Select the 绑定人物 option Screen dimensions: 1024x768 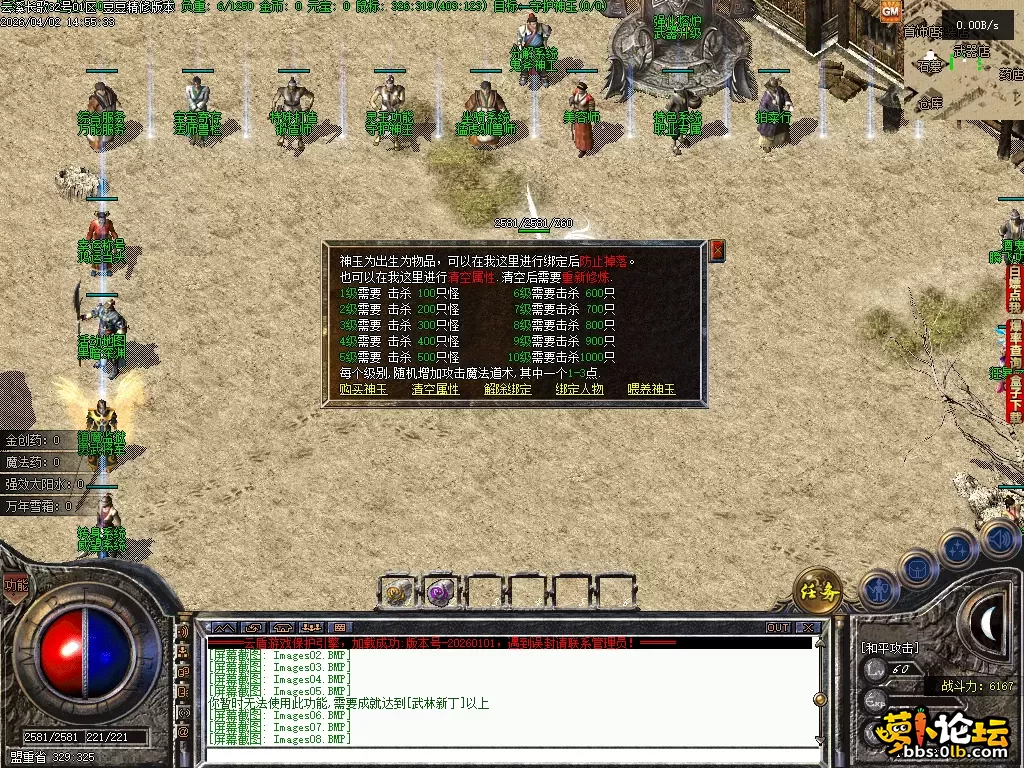[579, 389]
